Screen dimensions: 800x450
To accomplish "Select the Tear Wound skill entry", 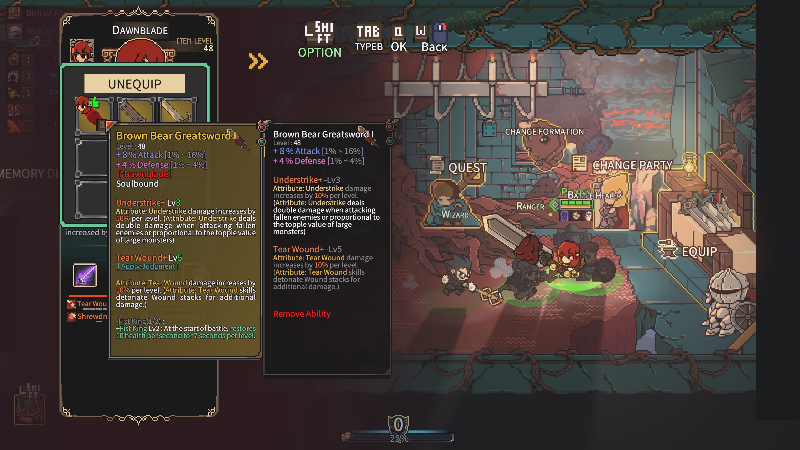I will click(86, 303).
